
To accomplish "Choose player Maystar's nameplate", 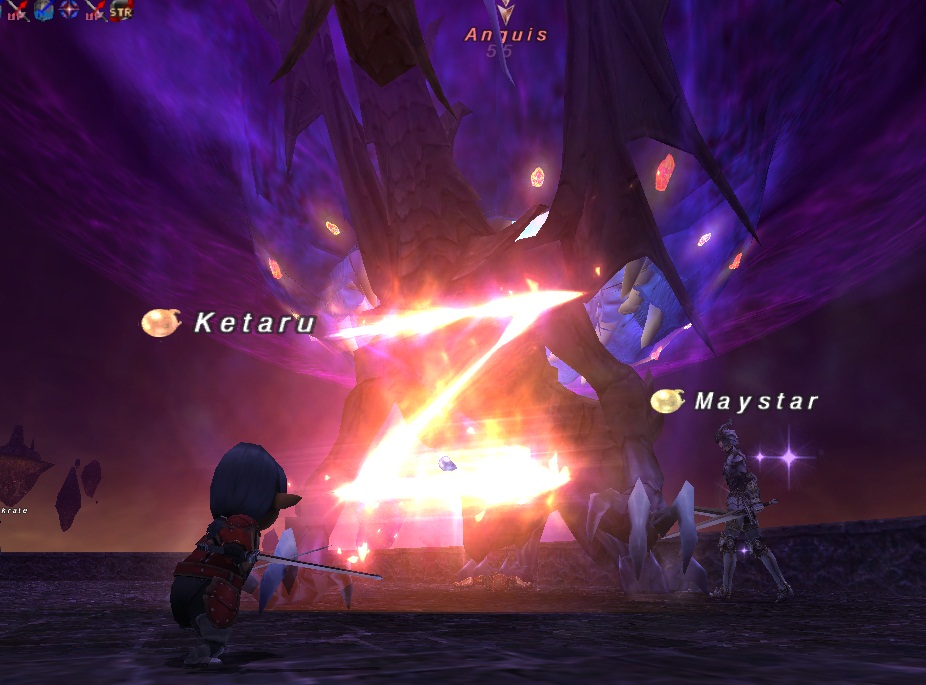I will click(x=756, y=402).
